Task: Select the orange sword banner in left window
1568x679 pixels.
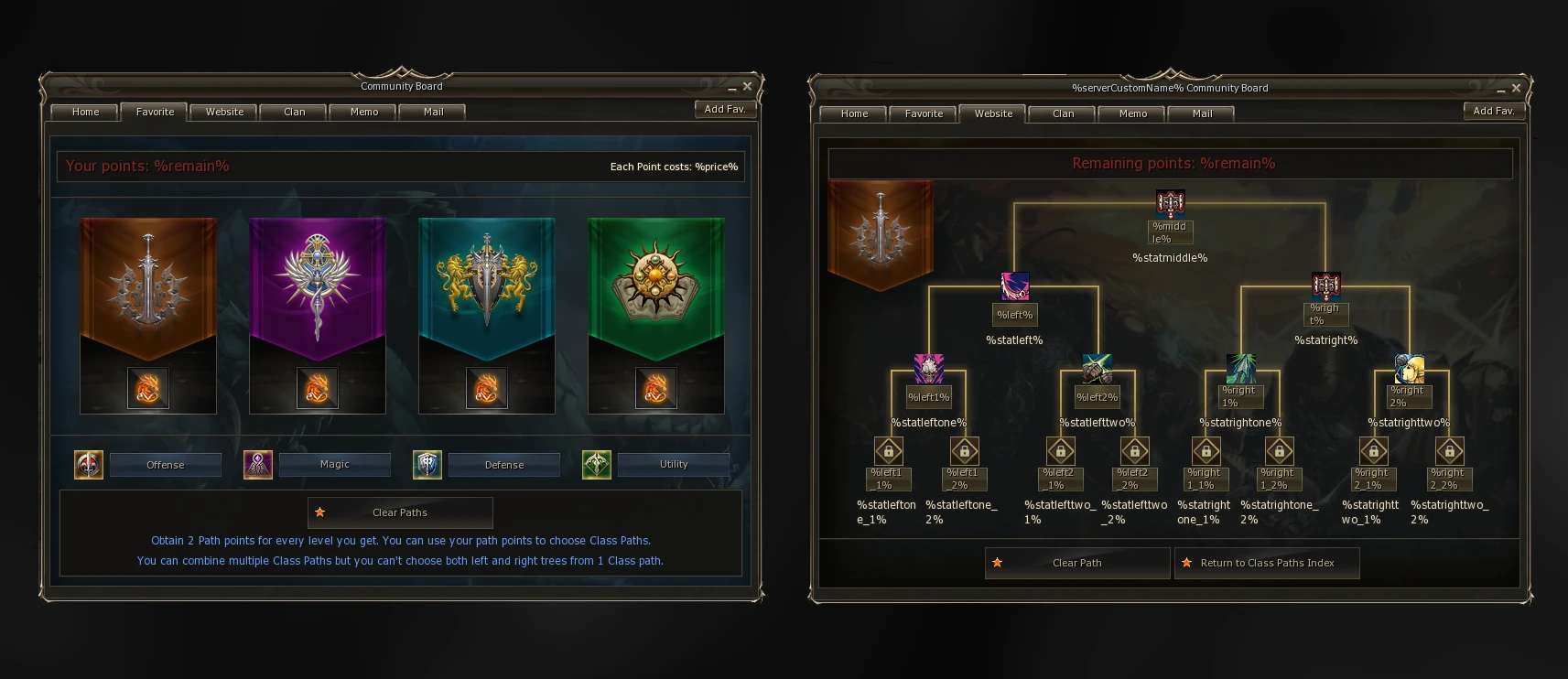Action: (148, 284)
